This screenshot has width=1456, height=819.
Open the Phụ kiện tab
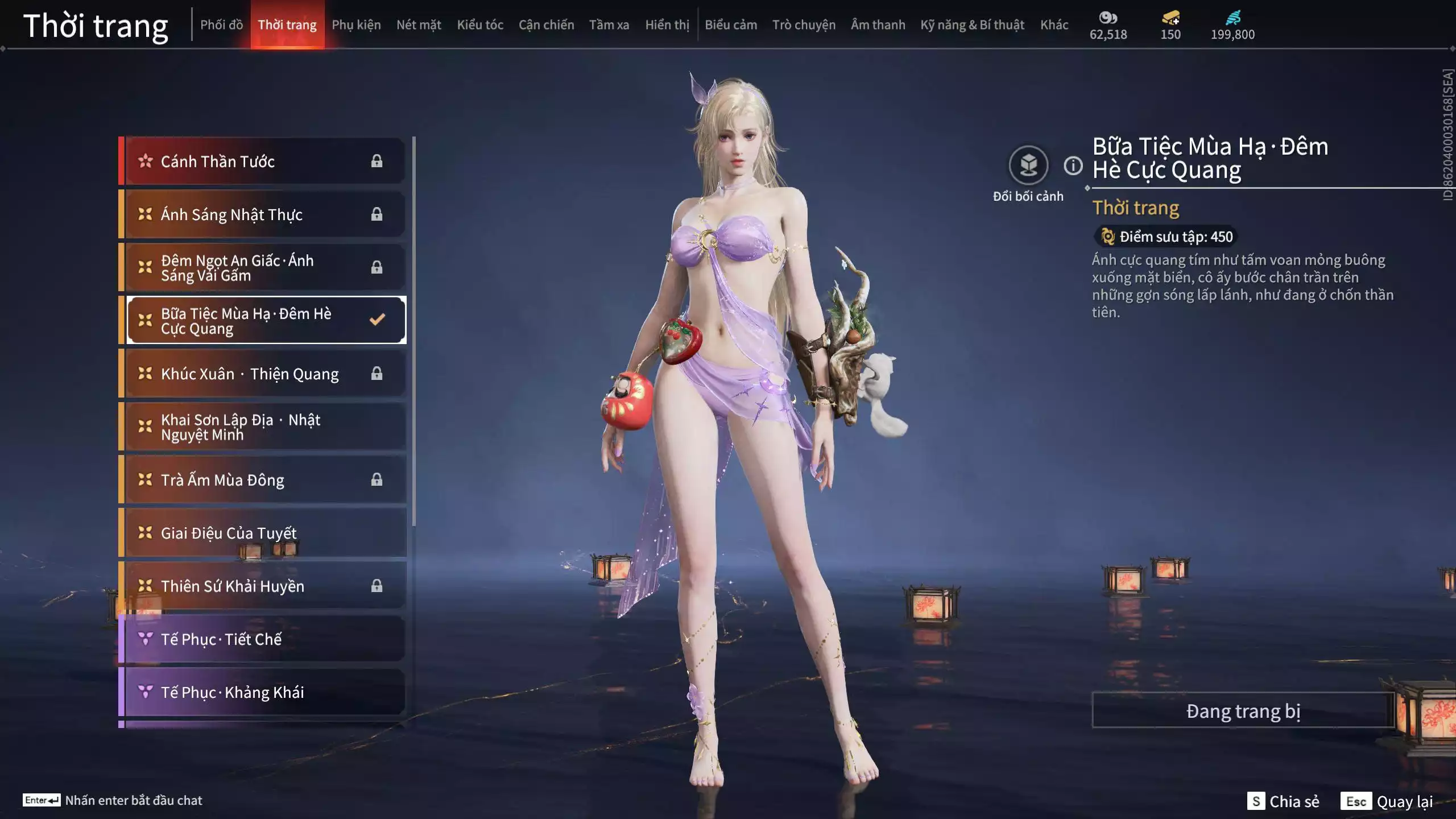pos(356,25)
